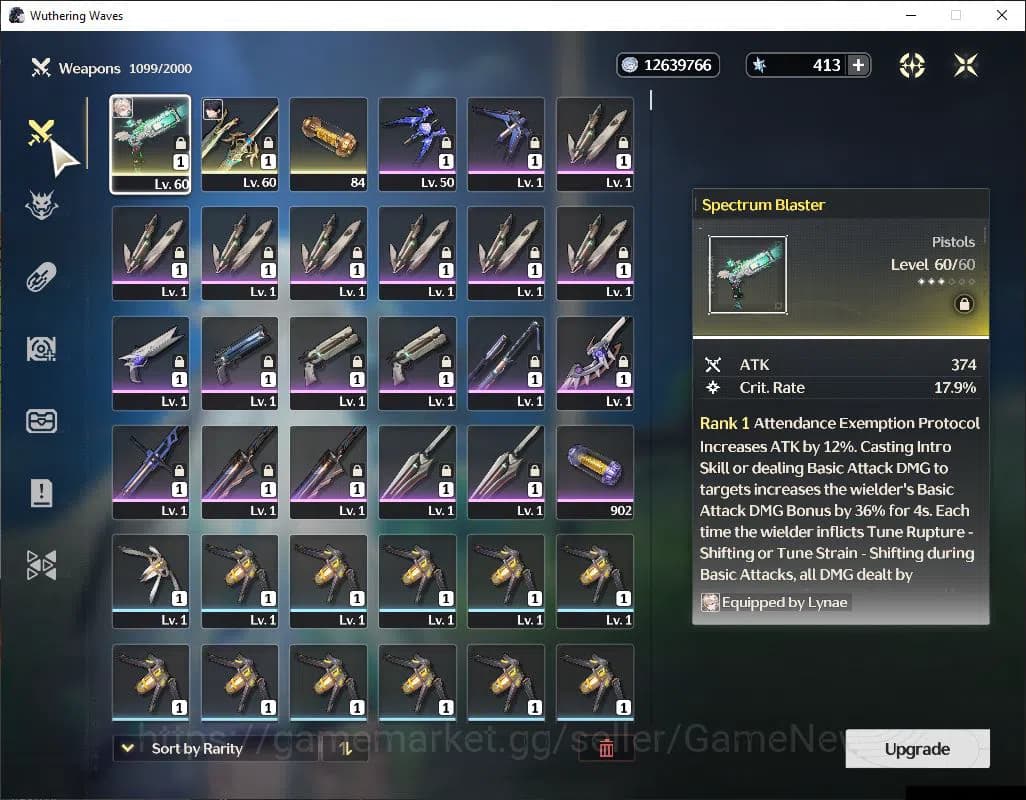This screenshot has width=1026, height=800.
Task: Upgrade the Spectrum Blaster weapon
Action: click(917, 749)
